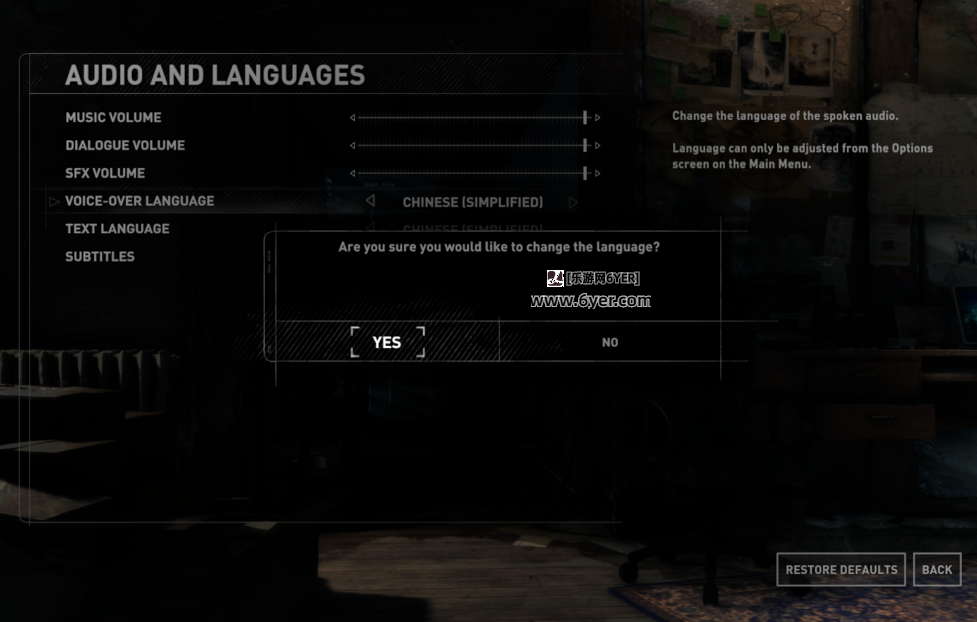Go back using the BACK button
This screenshot has height=622, width=977.
pyautogui.click(x=937, y=570)
